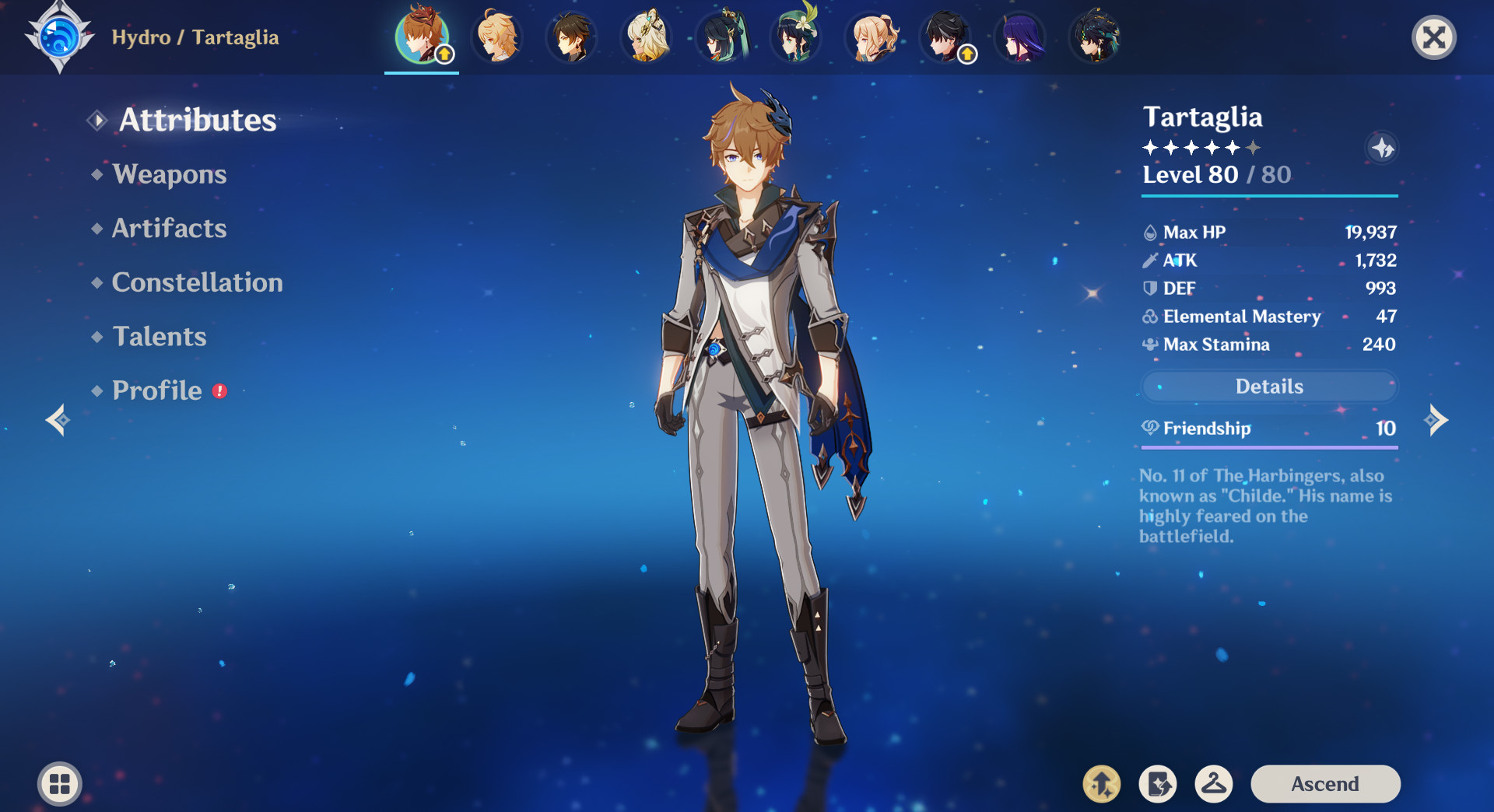Click the character card icon beside the hanger
The width and height of the screenshot is (1494, 812).
click(1159, 784)
